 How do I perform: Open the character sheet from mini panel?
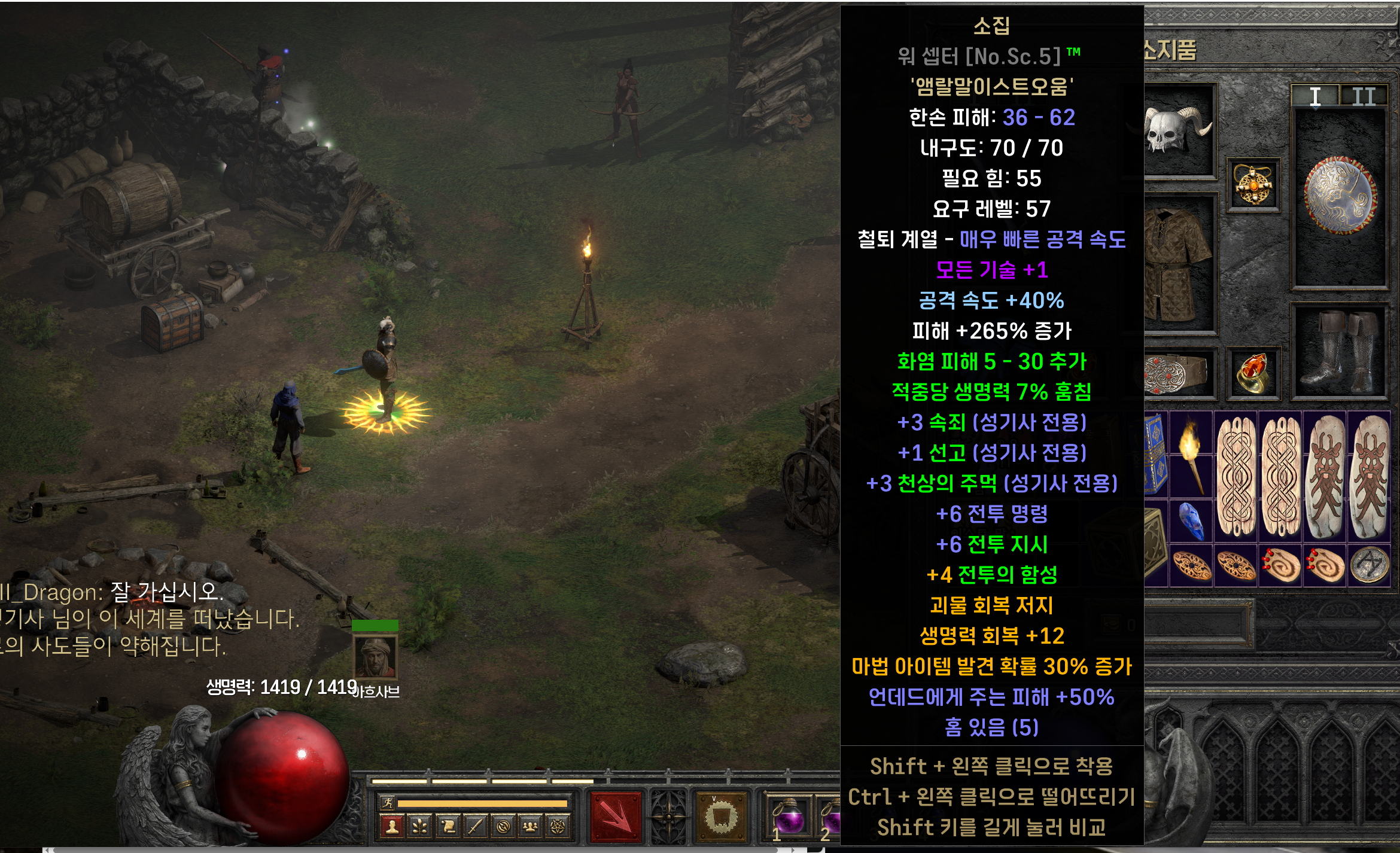(x=392, y=827)
